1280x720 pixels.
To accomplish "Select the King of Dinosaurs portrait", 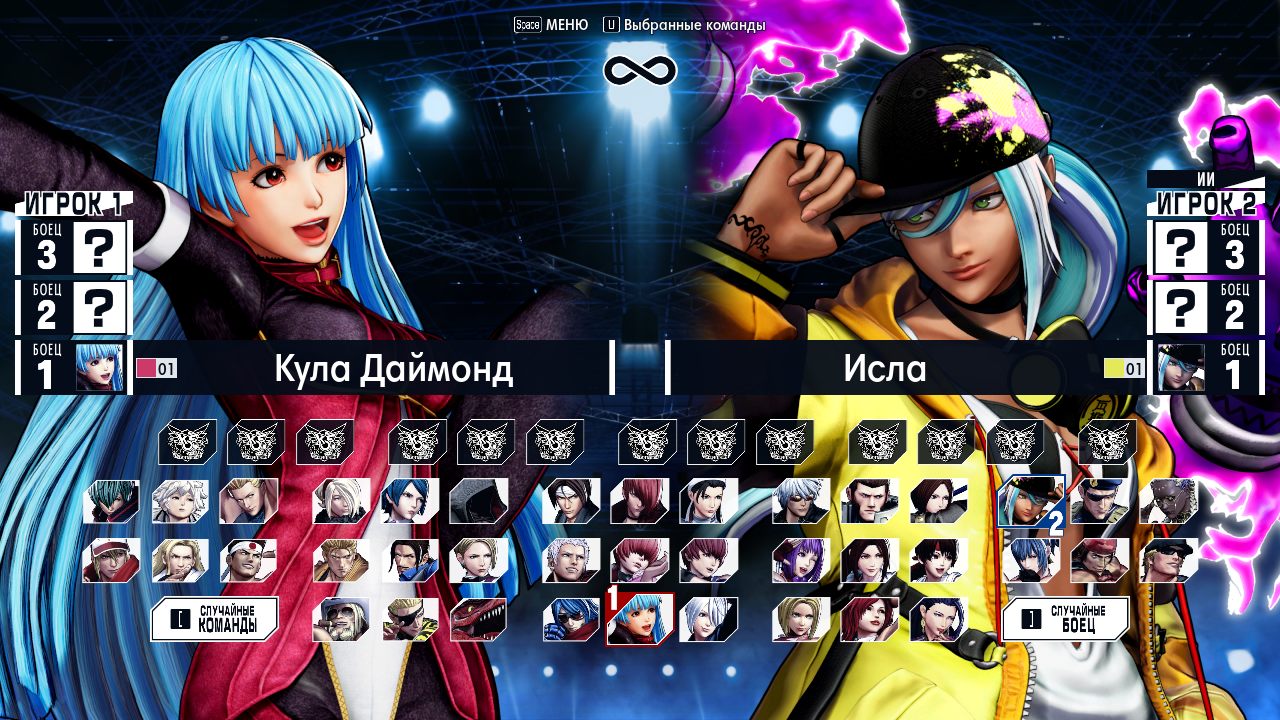I will (x=476, y=618).
